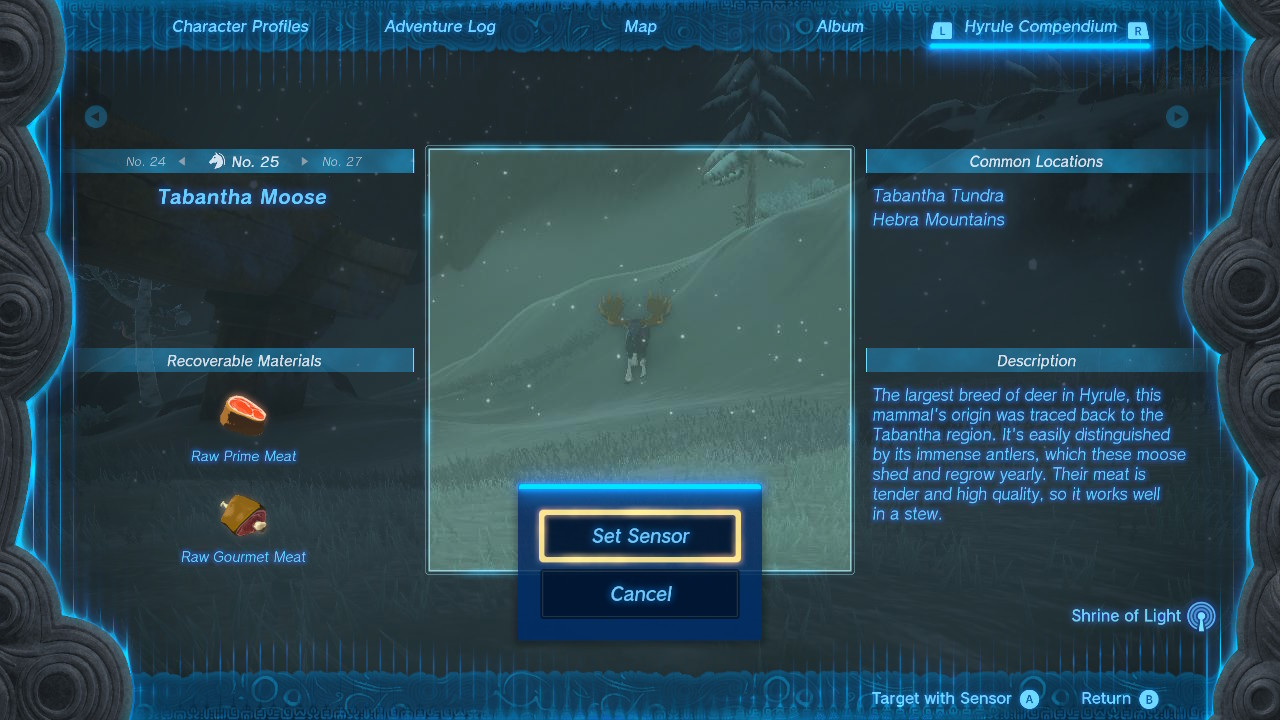Screen dimensions: 1280x720
Task: Activate the left circular page arrow
Action: click(x=95, y=117)
